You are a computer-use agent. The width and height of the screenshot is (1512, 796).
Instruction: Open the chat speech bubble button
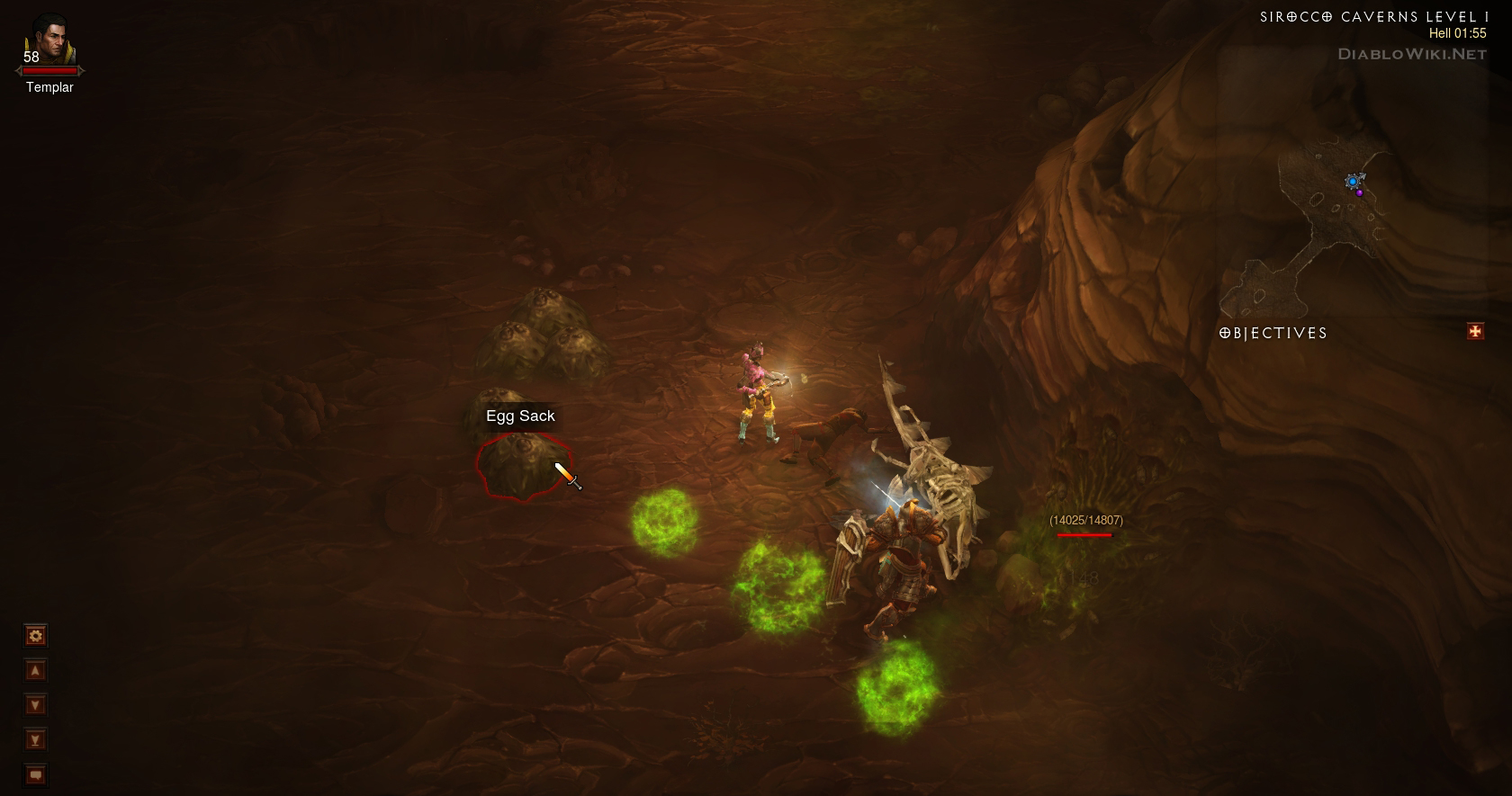pyautogui.click(x=35, y=774)
